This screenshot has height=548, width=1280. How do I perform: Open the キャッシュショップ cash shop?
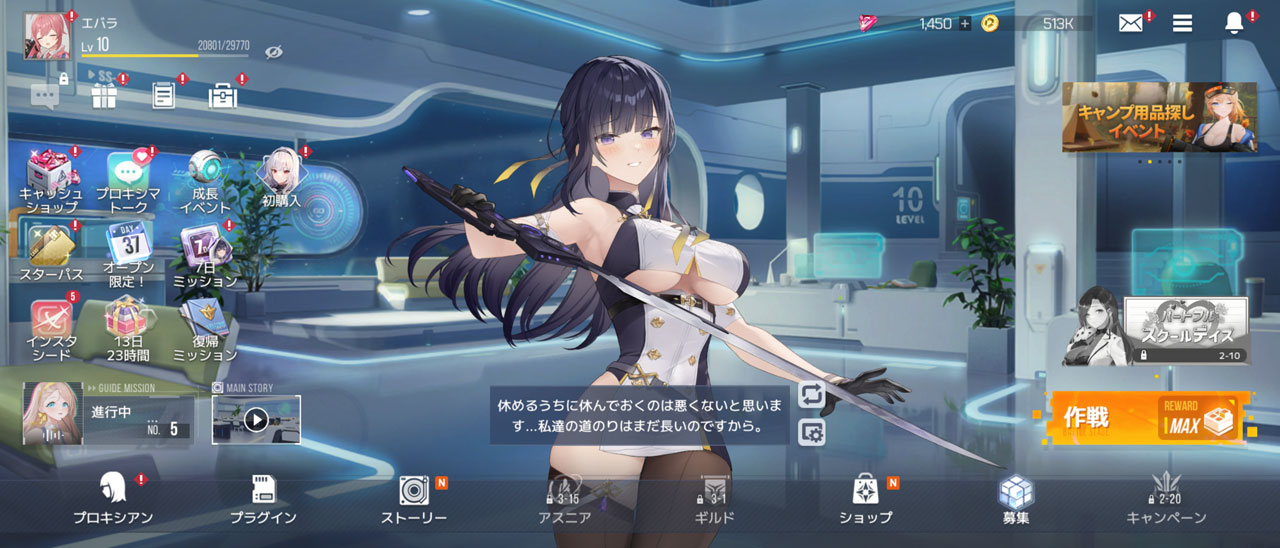51,182
